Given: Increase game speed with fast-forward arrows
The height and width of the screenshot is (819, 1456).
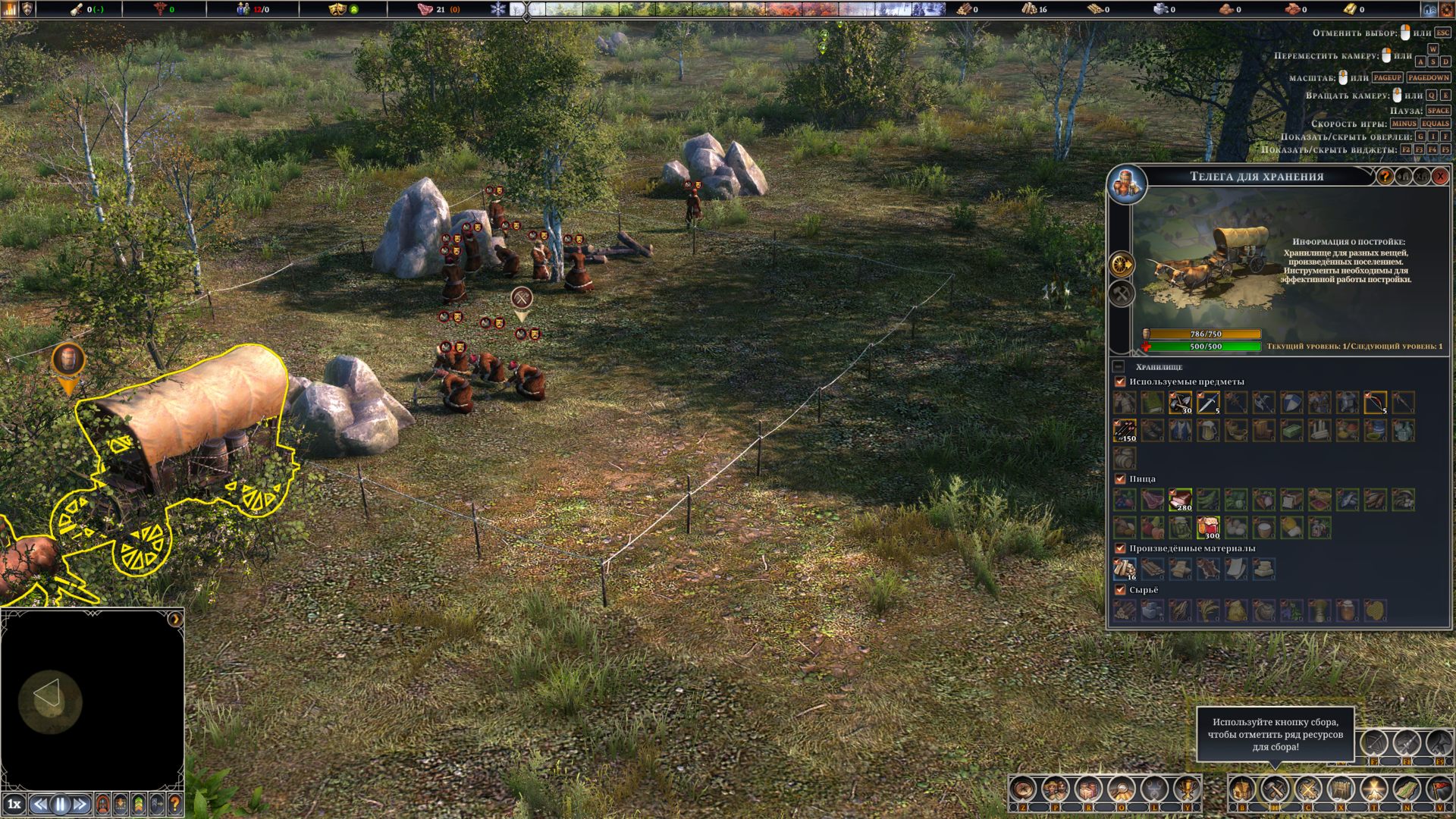Looking at the screenshot, I should (x=80, y=804).
